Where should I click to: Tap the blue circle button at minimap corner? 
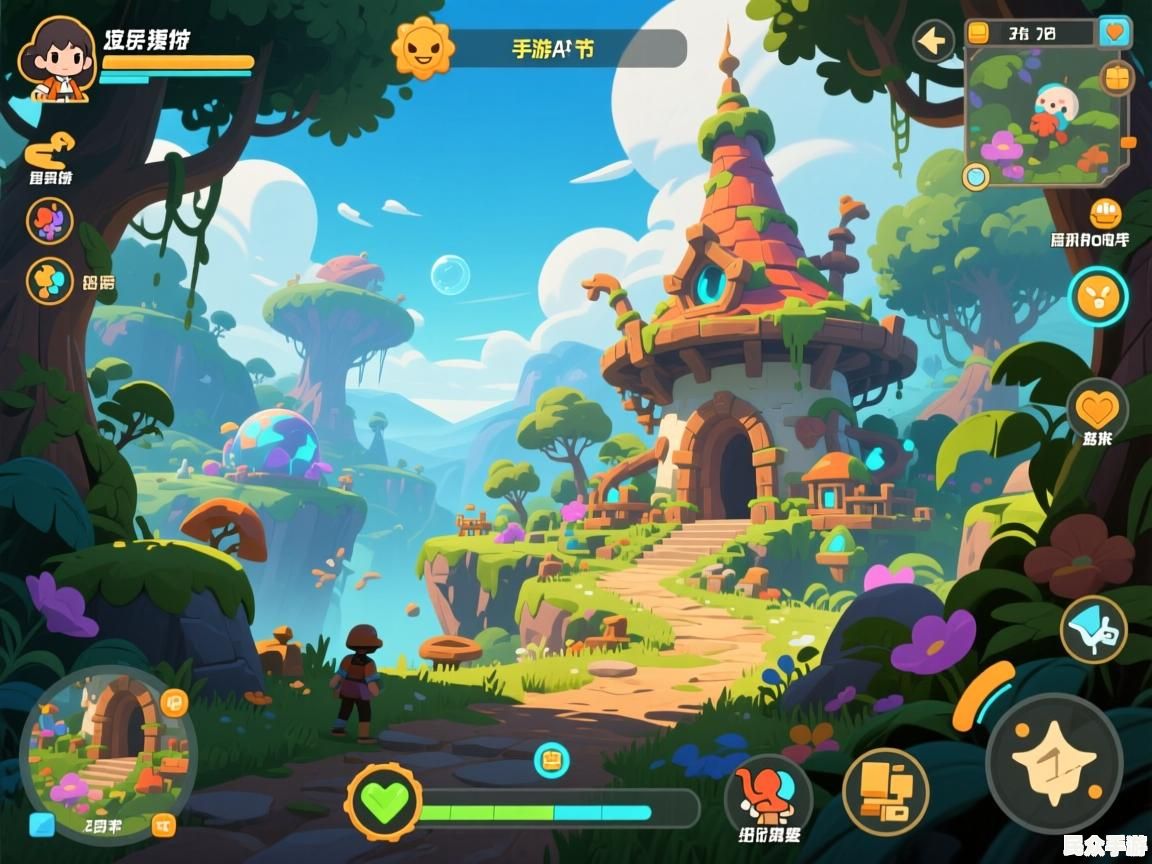point(975,177)
